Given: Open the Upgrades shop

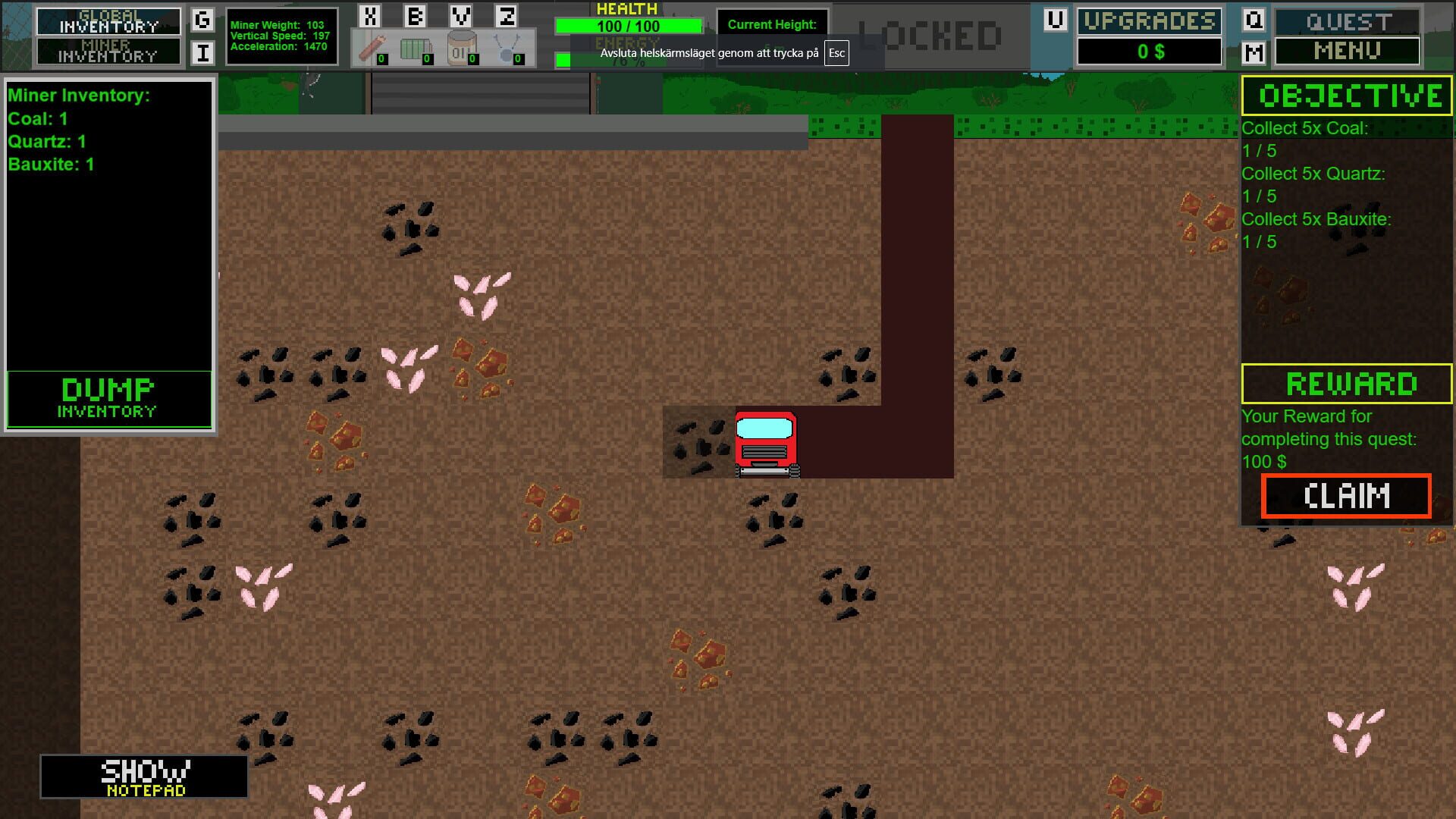Looking at the screenshot, I should click(1149, 20).
